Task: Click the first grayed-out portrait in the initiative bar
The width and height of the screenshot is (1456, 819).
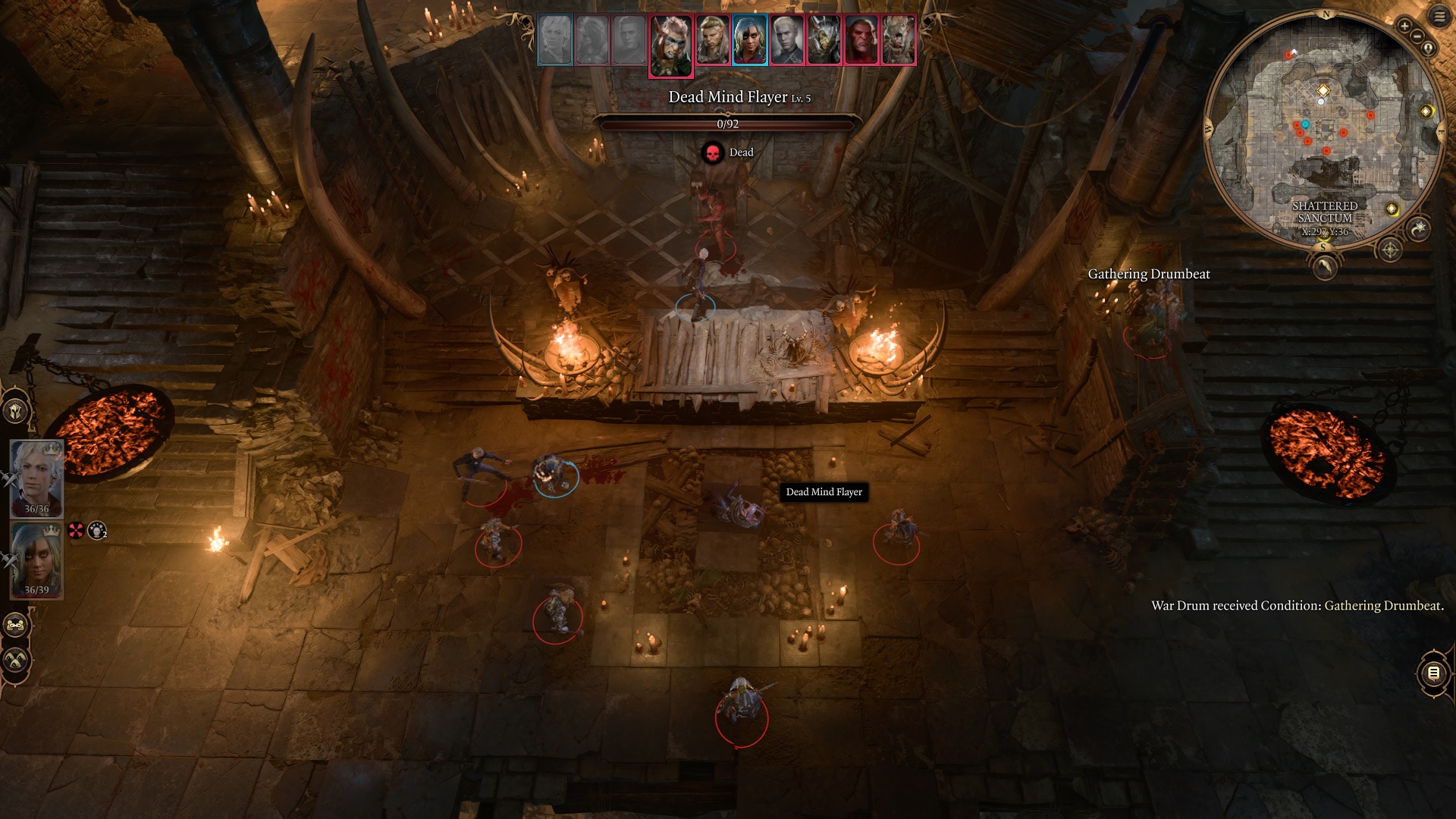Action: point(554,40)
